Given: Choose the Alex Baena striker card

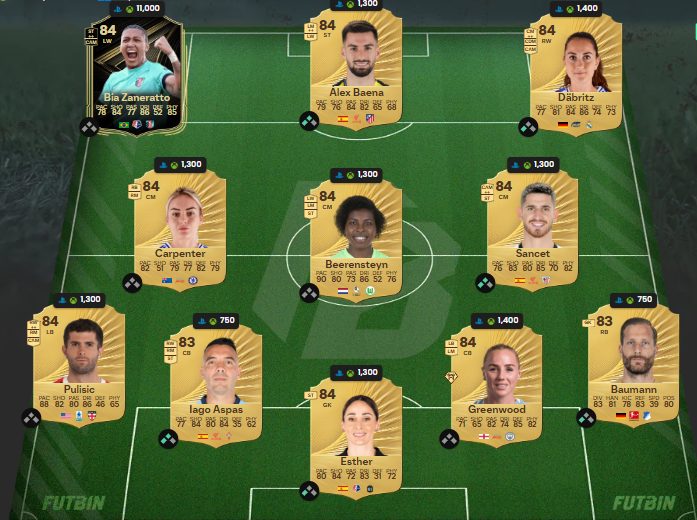Looking at the screenshot, I should tap(355, 65).
